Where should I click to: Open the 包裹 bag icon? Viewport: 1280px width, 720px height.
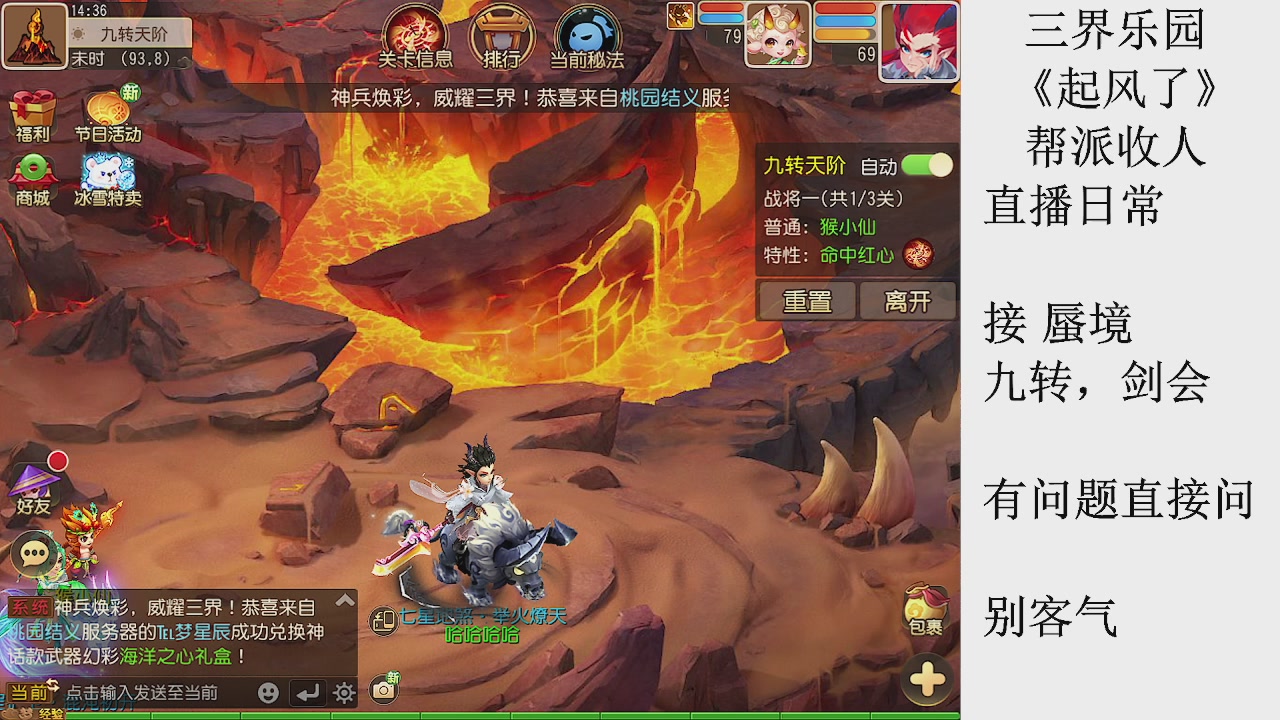point(925,608)
